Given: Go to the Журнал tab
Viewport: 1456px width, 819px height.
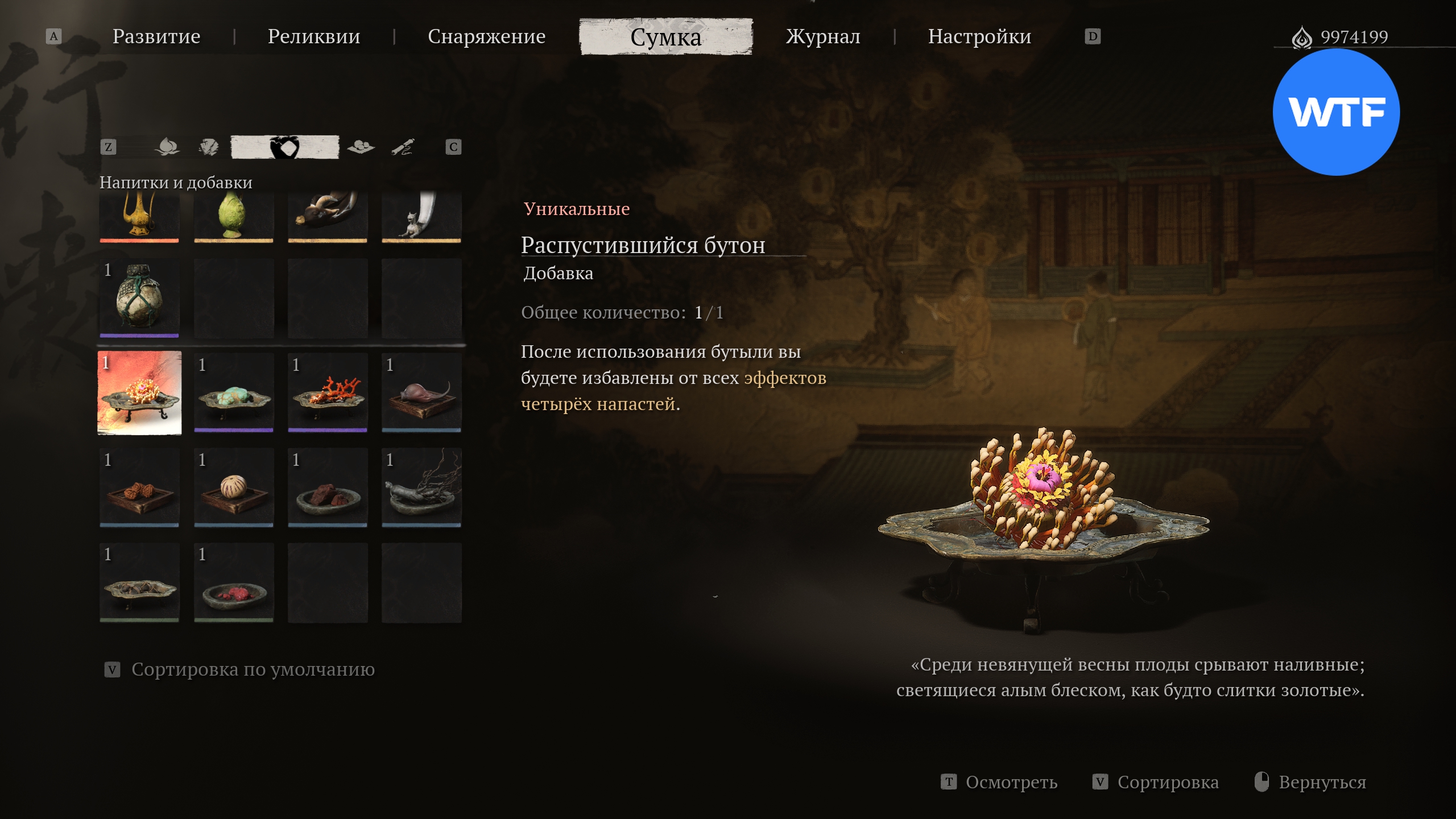Looking at the screenshot, I should (823, 36).
